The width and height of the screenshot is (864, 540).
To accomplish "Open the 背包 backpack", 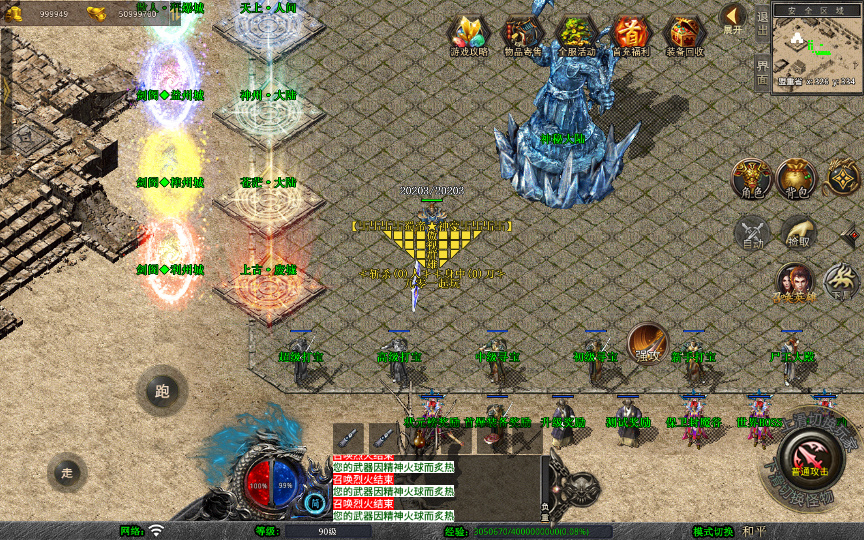I will 797,178.
